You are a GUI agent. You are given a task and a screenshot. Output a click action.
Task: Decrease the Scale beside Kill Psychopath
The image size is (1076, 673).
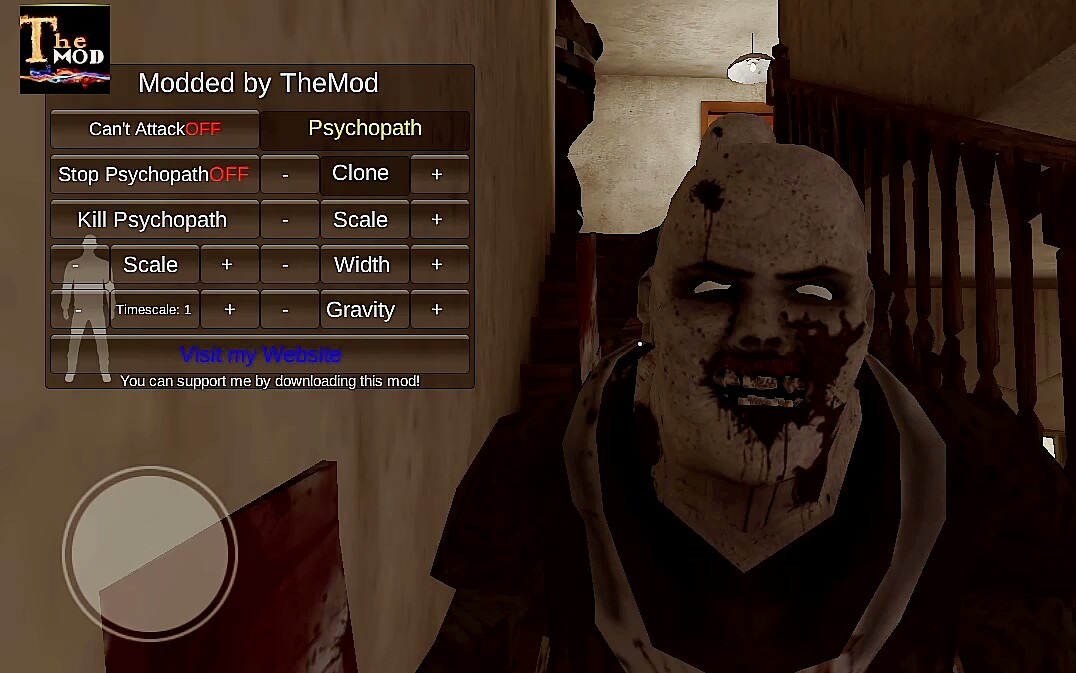click(x=286, y=220)
